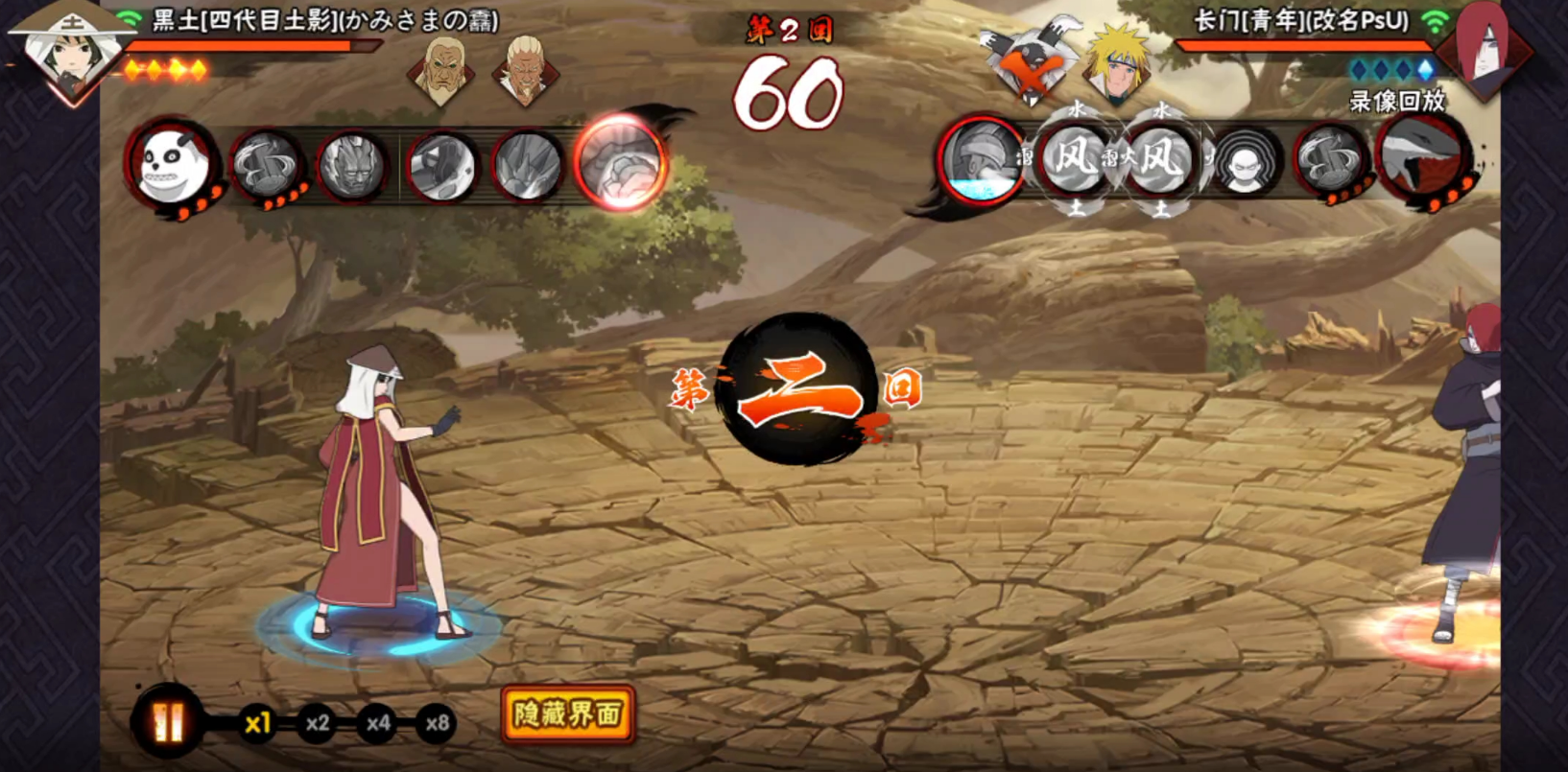The image size is (1568, 772).
Task: Activate the glowing fist skill icon
Action: pyautogui.click(x=621, y=161)
